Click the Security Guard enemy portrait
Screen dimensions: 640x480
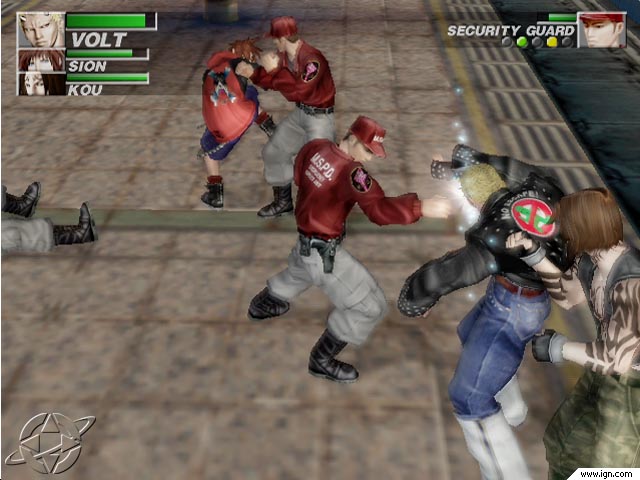point(601,30)
